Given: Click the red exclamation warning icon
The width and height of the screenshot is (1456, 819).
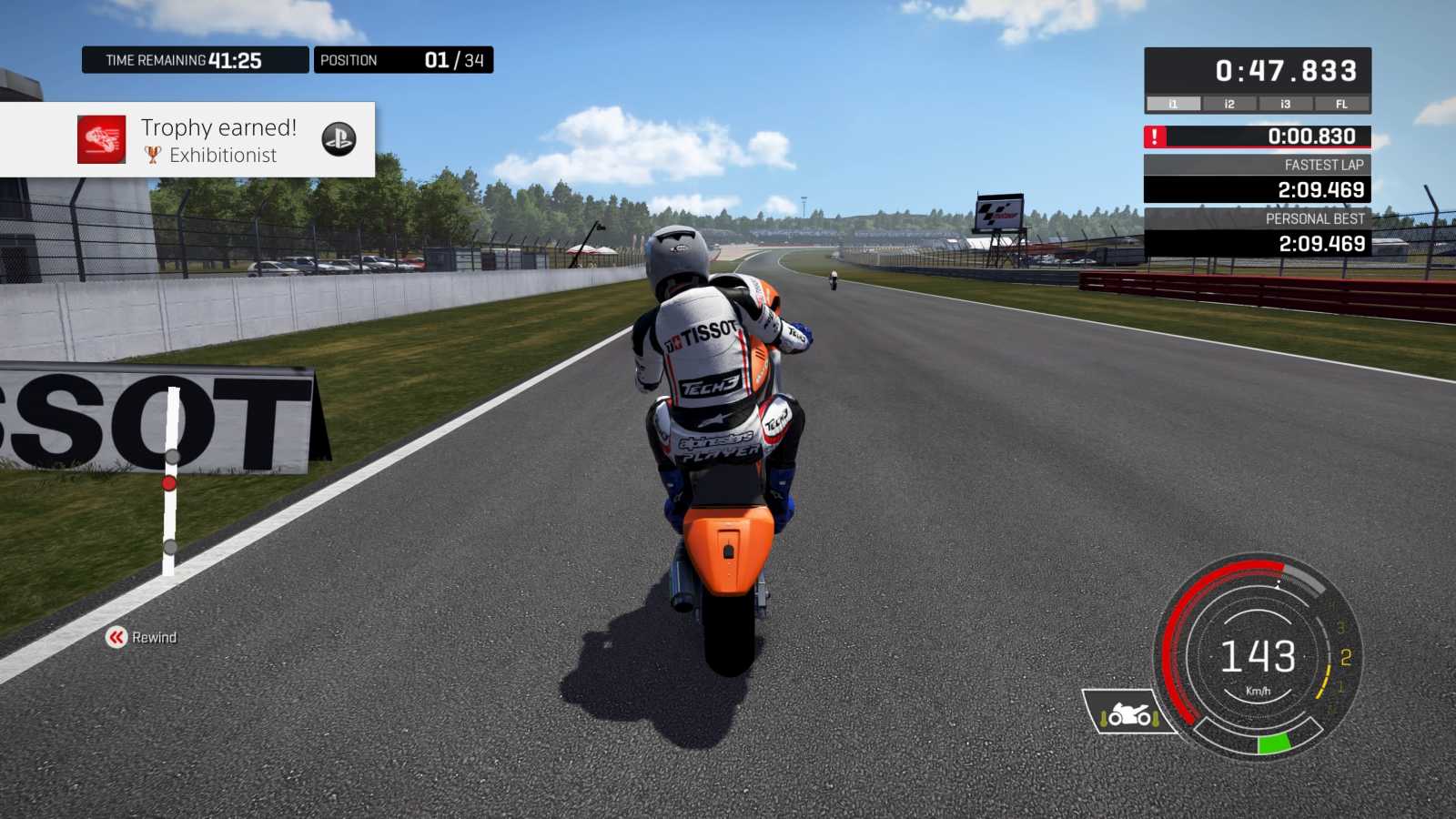Looking at the screenshot, I should 1155,136.
